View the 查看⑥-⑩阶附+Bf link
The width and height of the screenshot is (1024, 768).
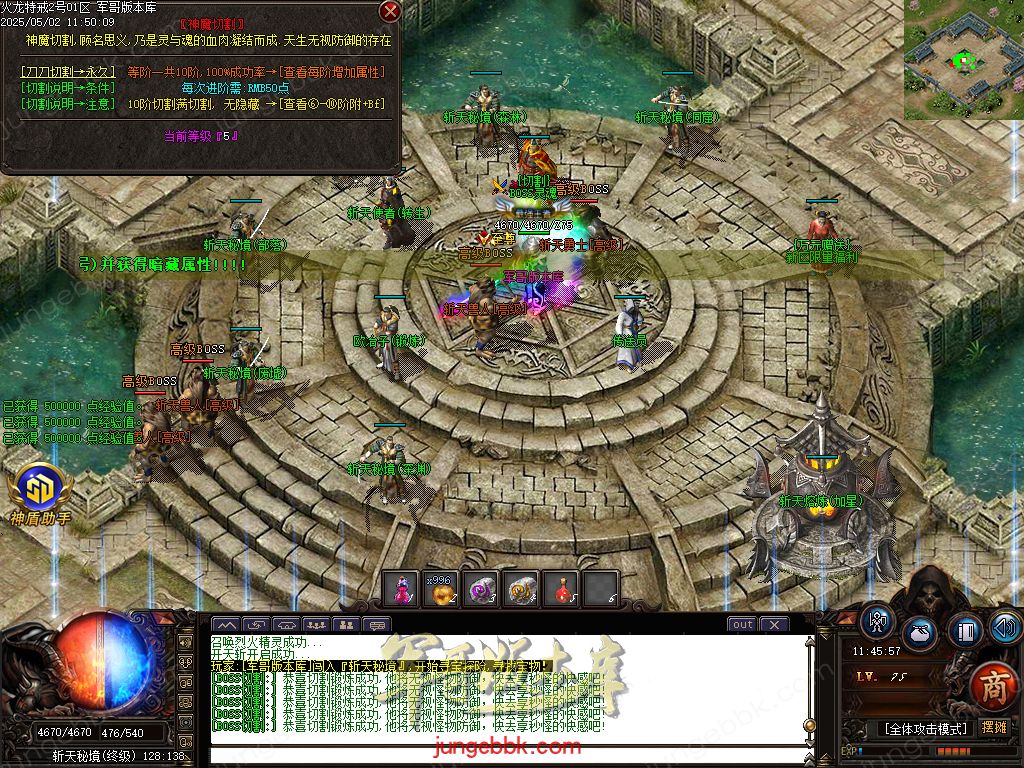[331, 103]
